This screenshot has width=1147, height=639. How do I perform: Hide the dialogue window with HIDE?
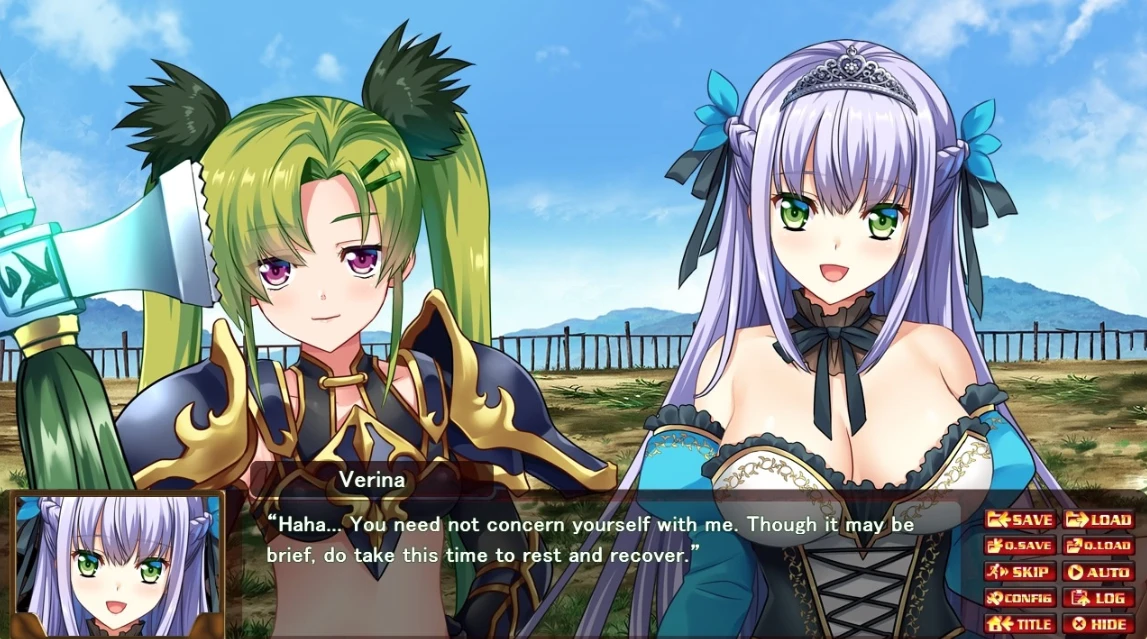1098,624
